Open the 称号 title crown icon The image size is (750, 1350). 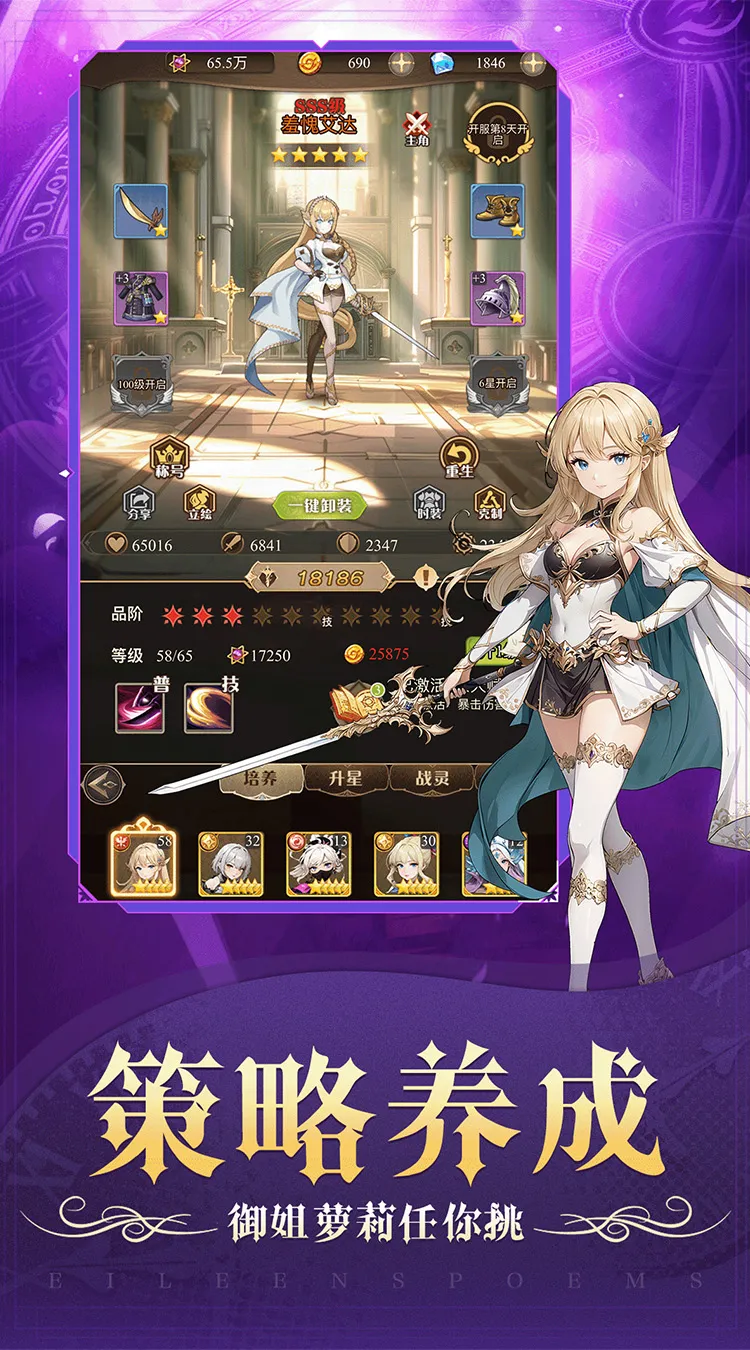coord(170,456)
